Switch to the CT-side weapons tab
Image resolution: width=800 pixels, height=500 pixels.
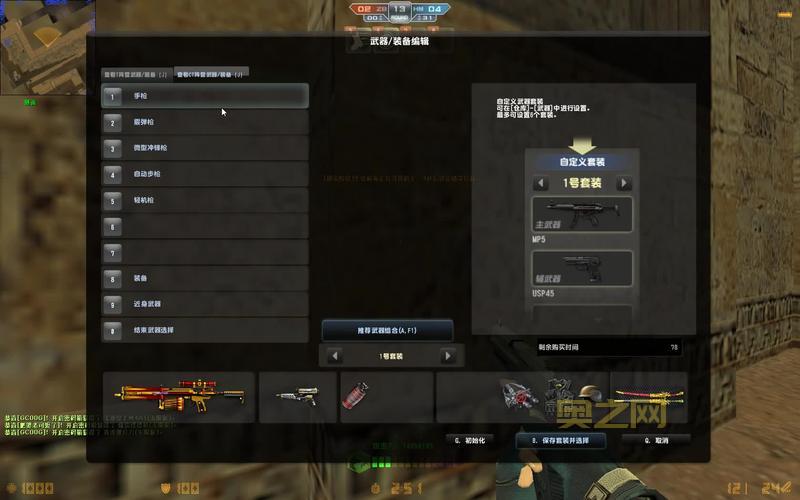(211, 74)
